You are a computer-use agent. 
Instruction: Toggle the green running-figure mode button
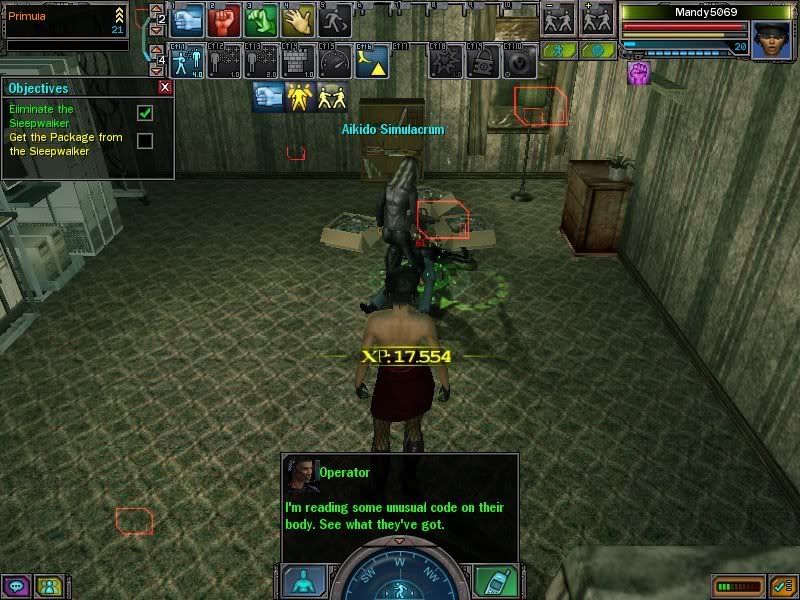coord(561,49)
